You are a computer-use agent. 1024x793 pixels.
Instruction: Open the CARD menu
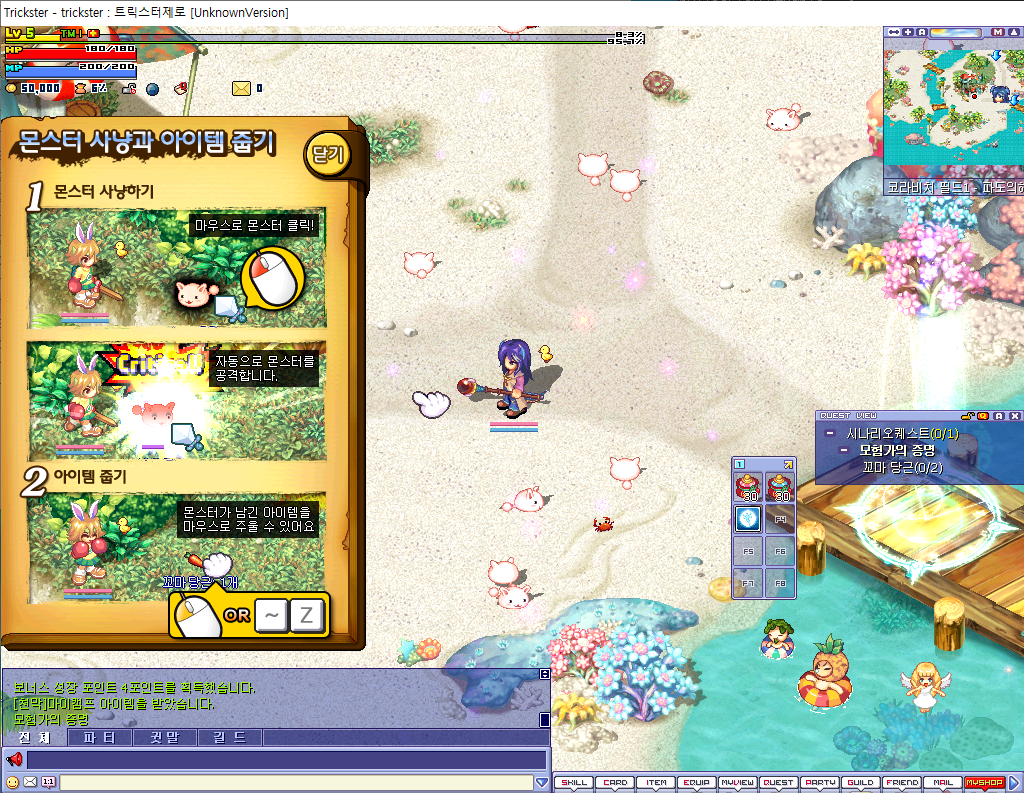616,783
